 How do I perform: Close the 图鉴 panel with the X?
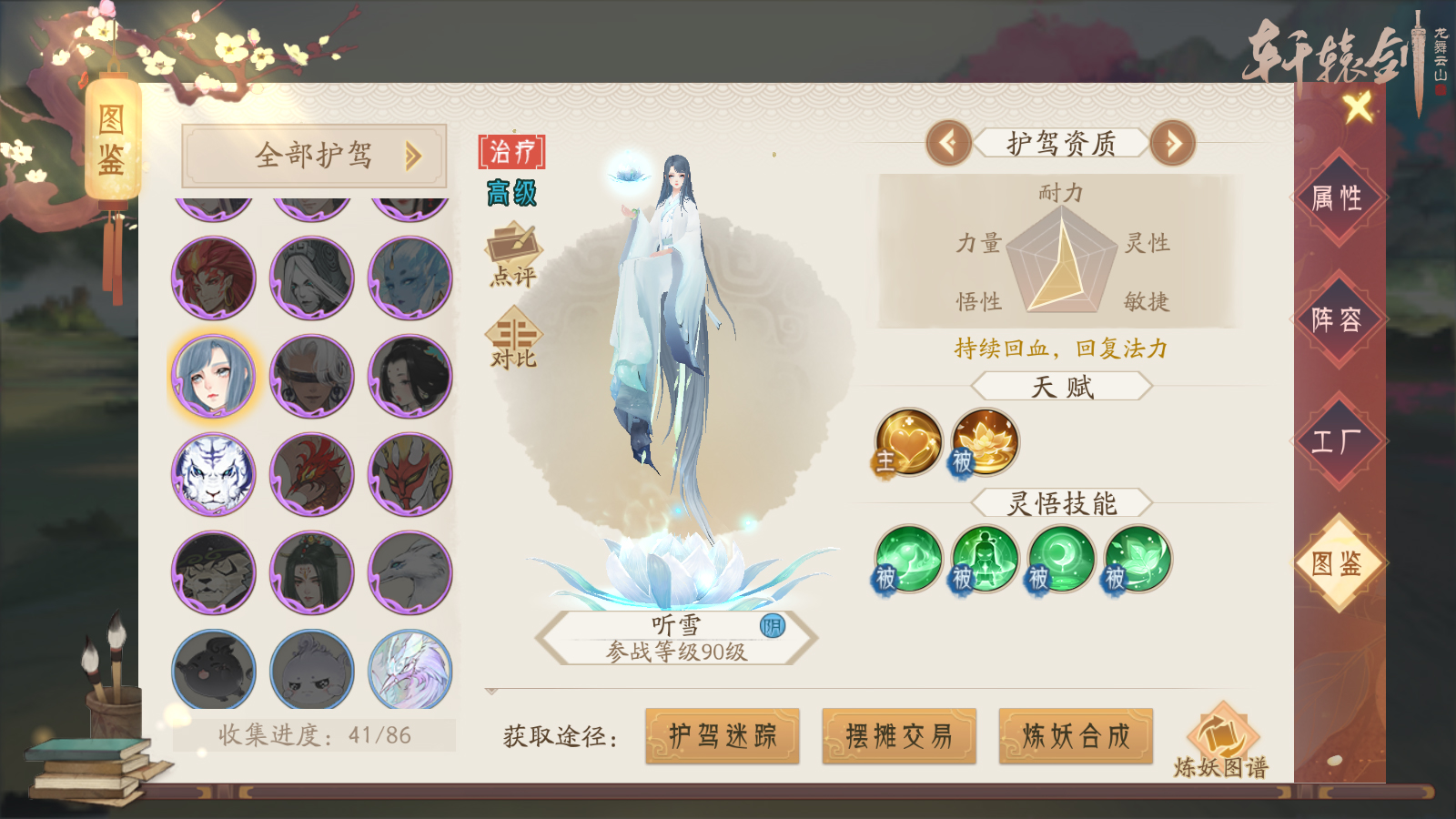pos(1358,108)
